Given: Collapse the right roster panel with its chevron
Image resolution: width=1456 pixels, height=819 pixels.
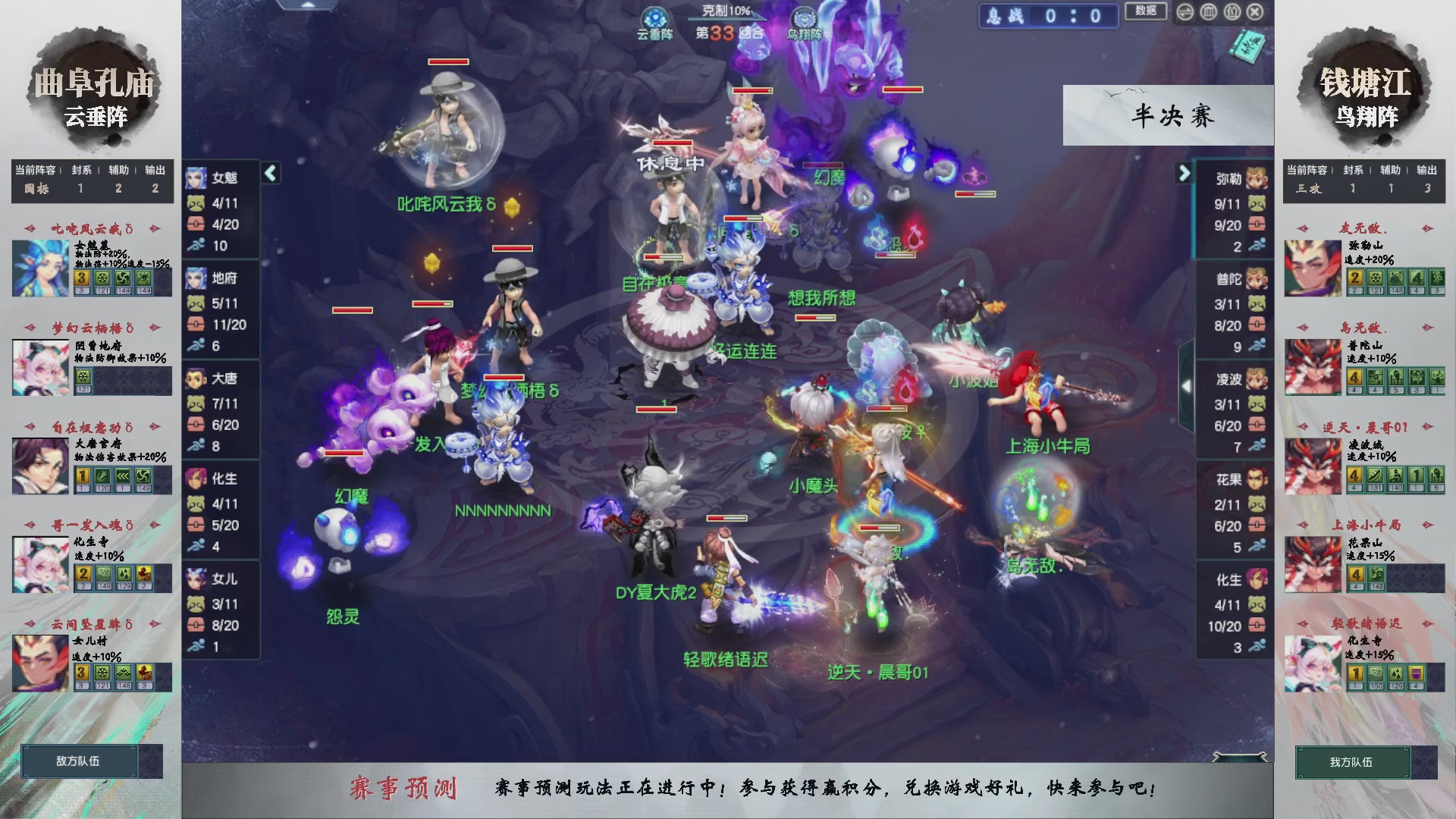Looking at the screenshot, I should 1183,173.
